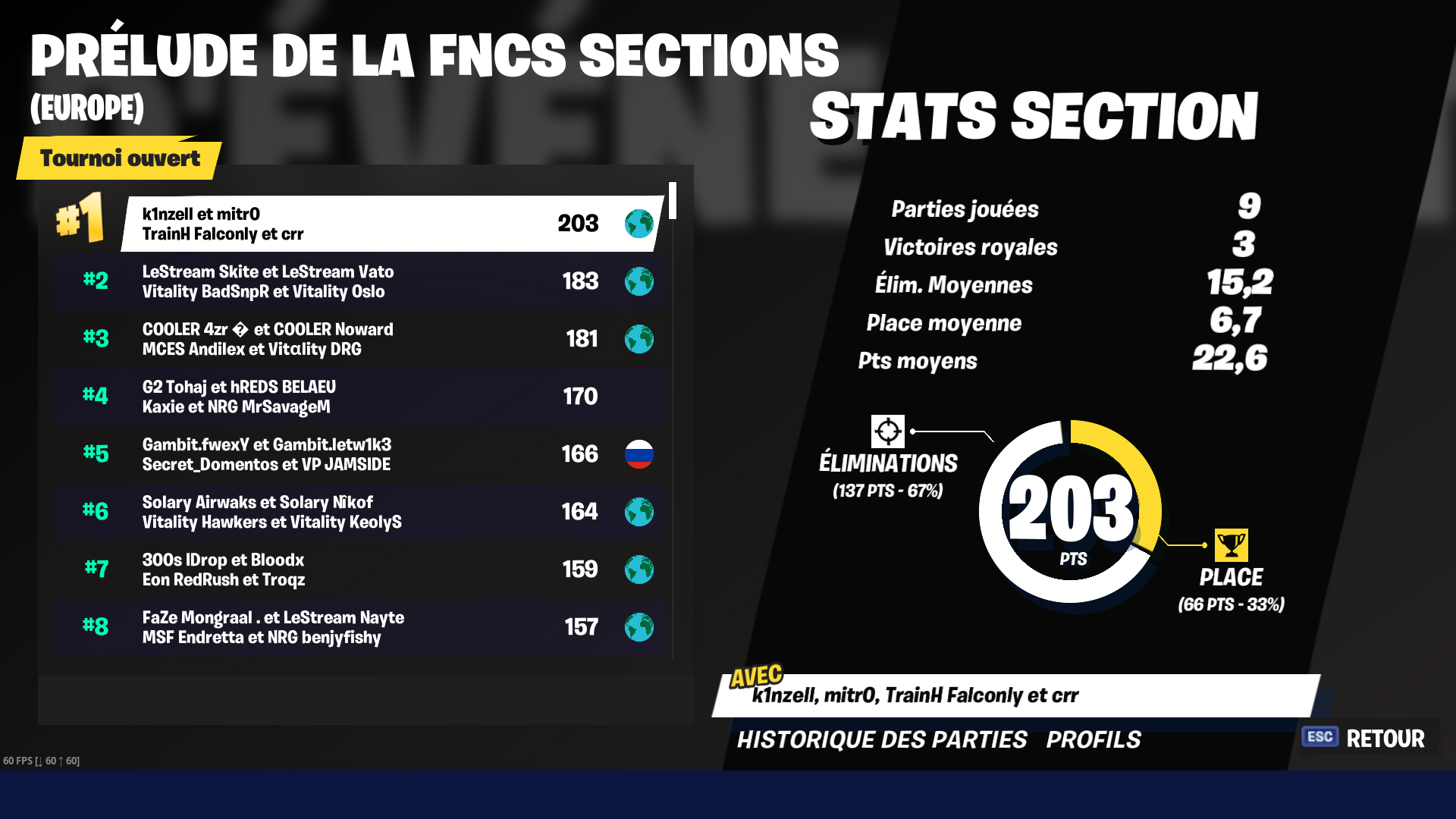Click the globe icon next to k1nzell's team
The width and height of the screenshot is (1456, 819).
coord(639,224)
